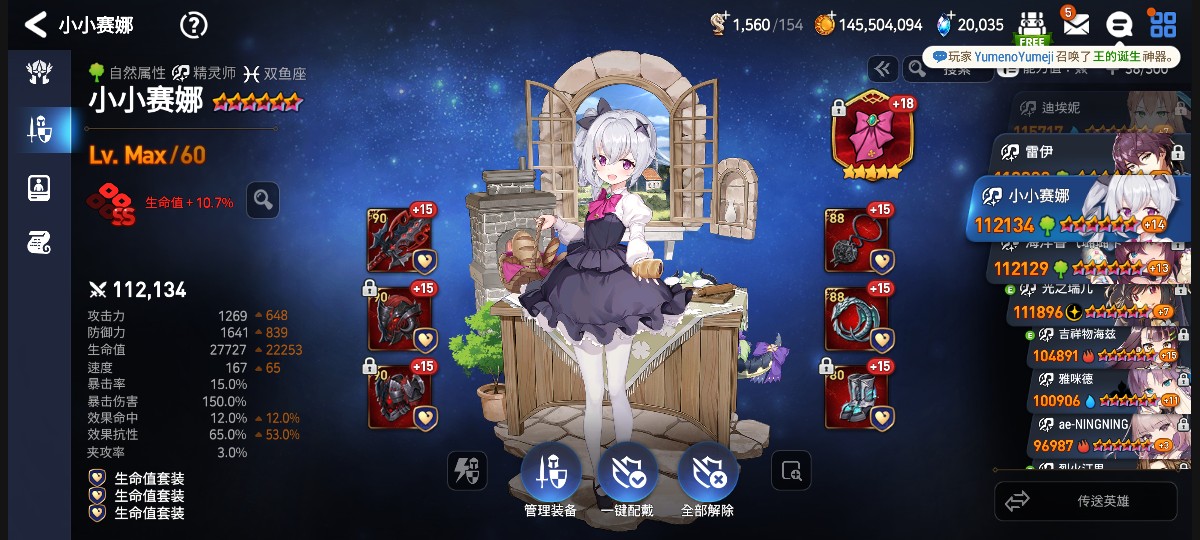Open the pink bow artifact +18 slot
Screen dimensions: 1200x540
[x=872, y=139]
